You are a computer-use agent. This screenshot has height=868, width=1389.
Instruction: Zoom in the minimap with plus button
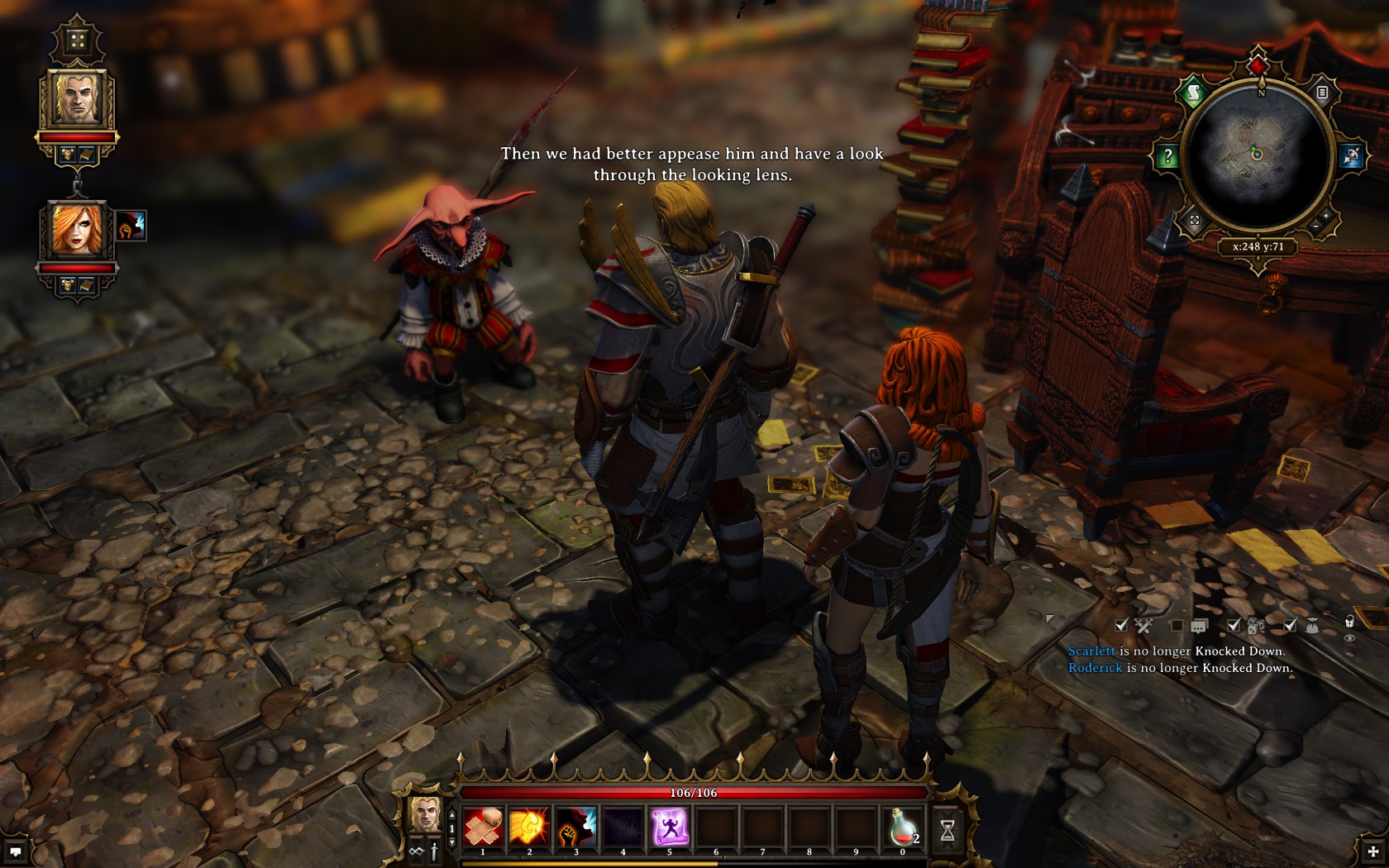1326,216
